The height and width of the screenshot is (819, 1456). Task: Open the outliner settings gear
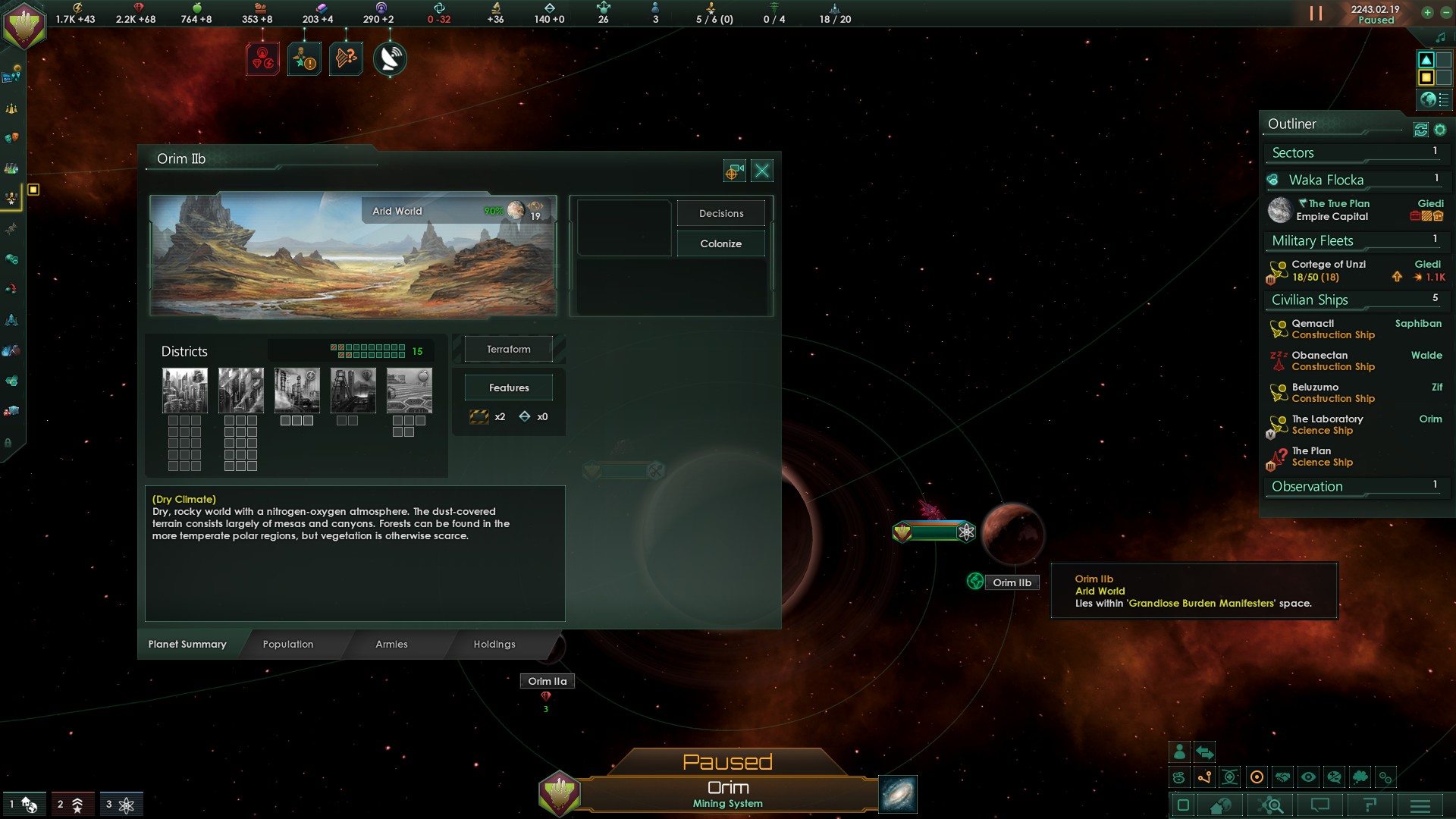pyautogui.click(x=1440, y=130)
